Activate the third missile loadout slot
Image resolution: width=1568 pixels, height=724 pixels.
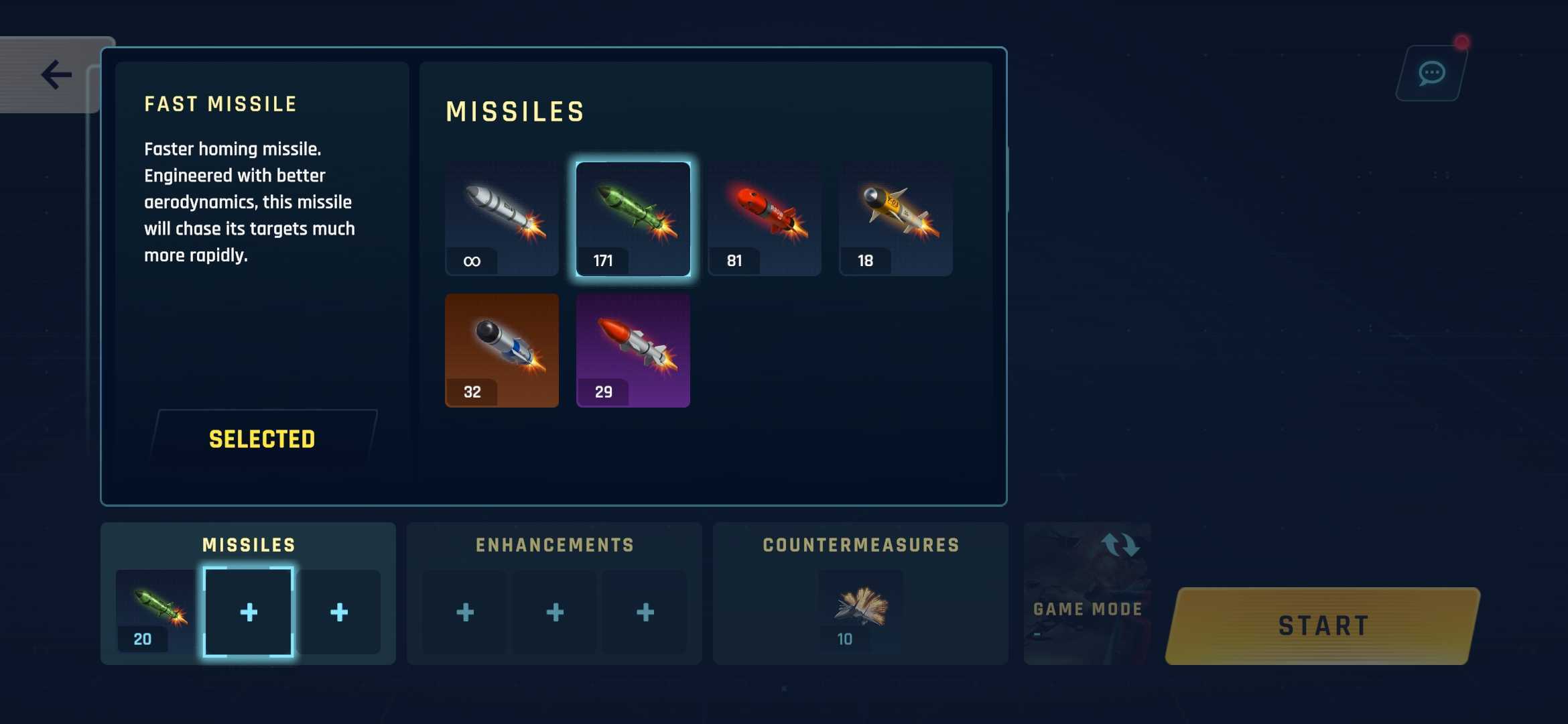(x=339, y=611)
